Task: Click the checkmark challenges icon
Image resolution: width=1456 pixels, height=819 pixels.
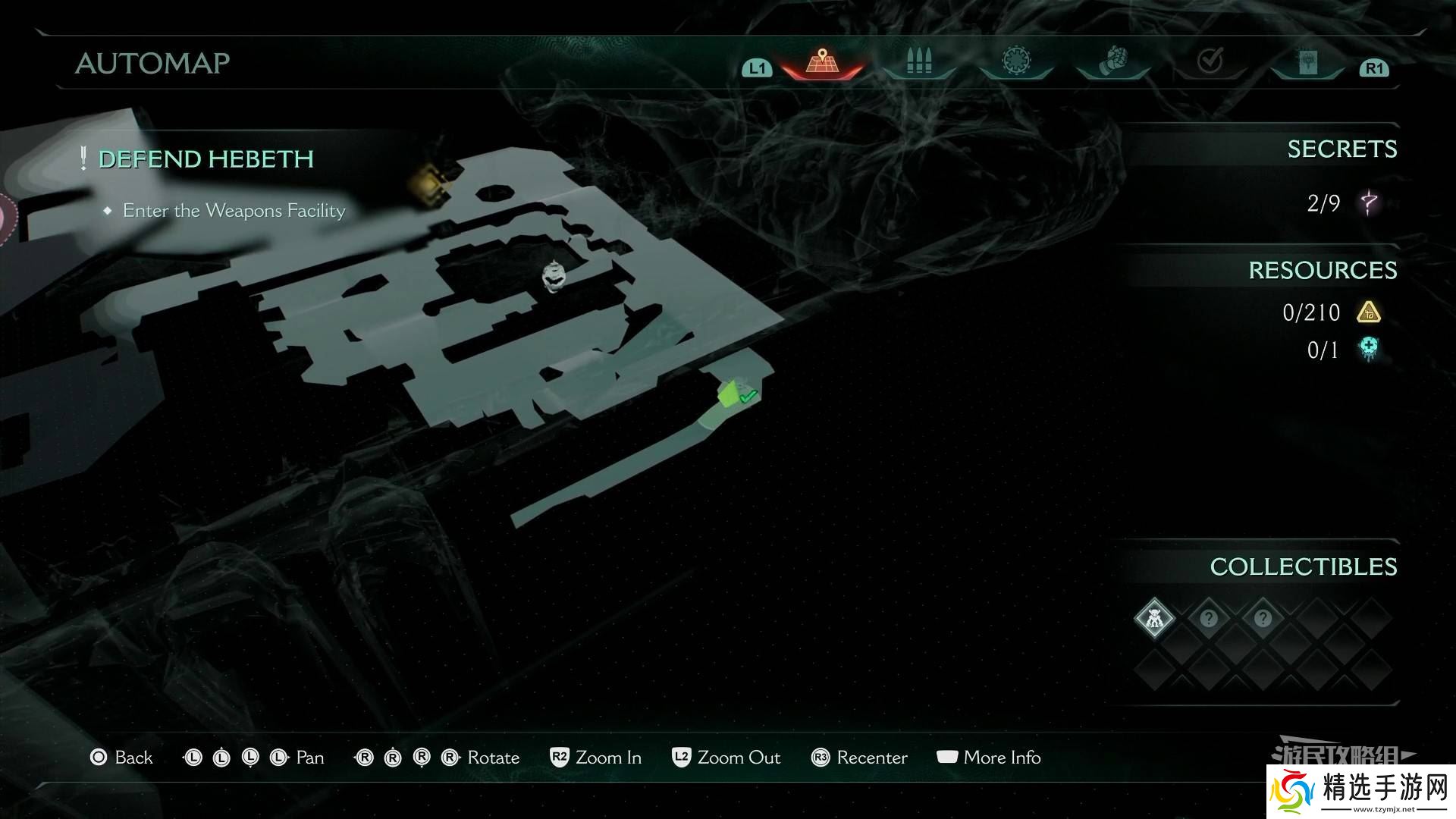Action: pyautogui.click(x=1212, y=59)
